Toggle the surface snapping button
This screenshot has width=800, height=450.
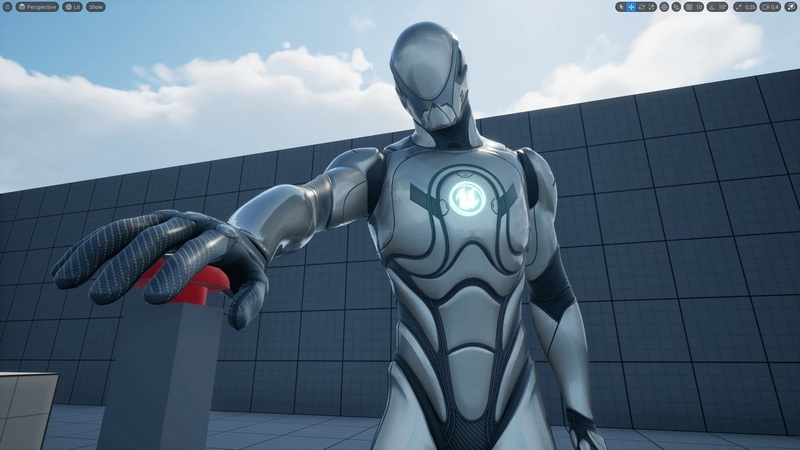676,6
